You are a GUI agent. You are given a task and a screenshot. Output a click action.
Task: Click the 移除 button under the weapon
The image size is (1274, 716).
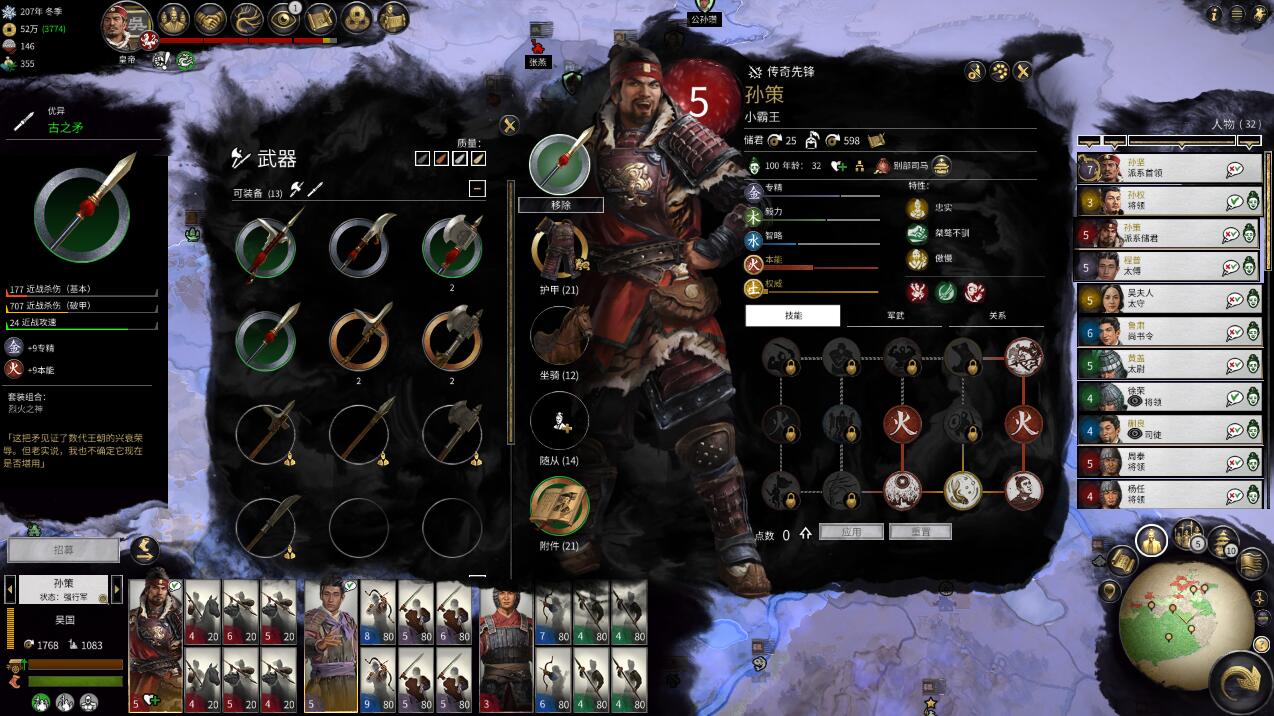[560, 205]
